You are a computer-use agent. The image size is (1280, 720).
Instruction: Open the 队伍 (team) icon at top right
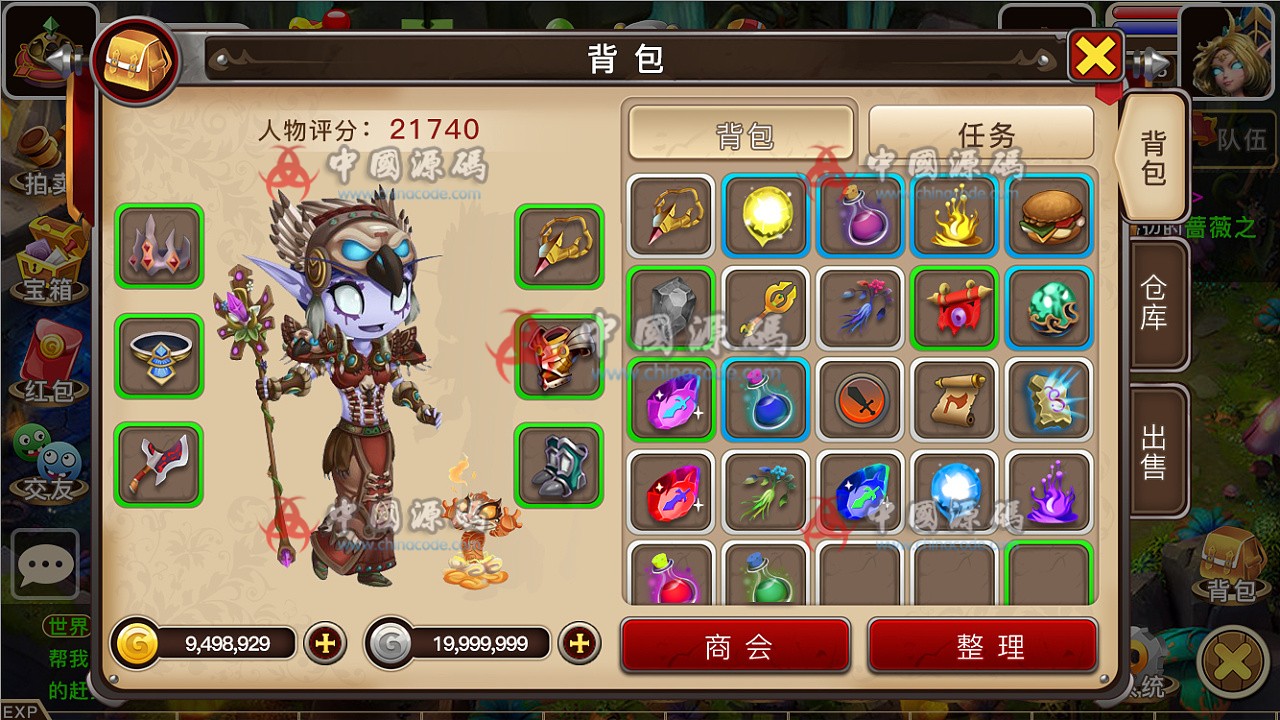[1245, 140]
